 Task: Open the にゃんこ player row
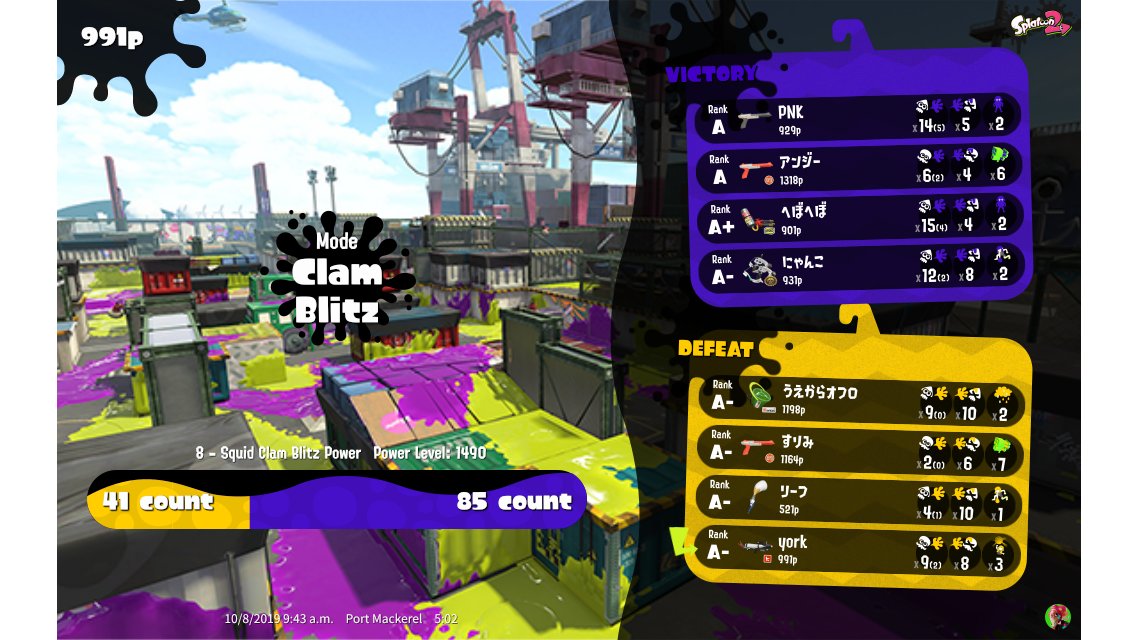coord(858,268)
